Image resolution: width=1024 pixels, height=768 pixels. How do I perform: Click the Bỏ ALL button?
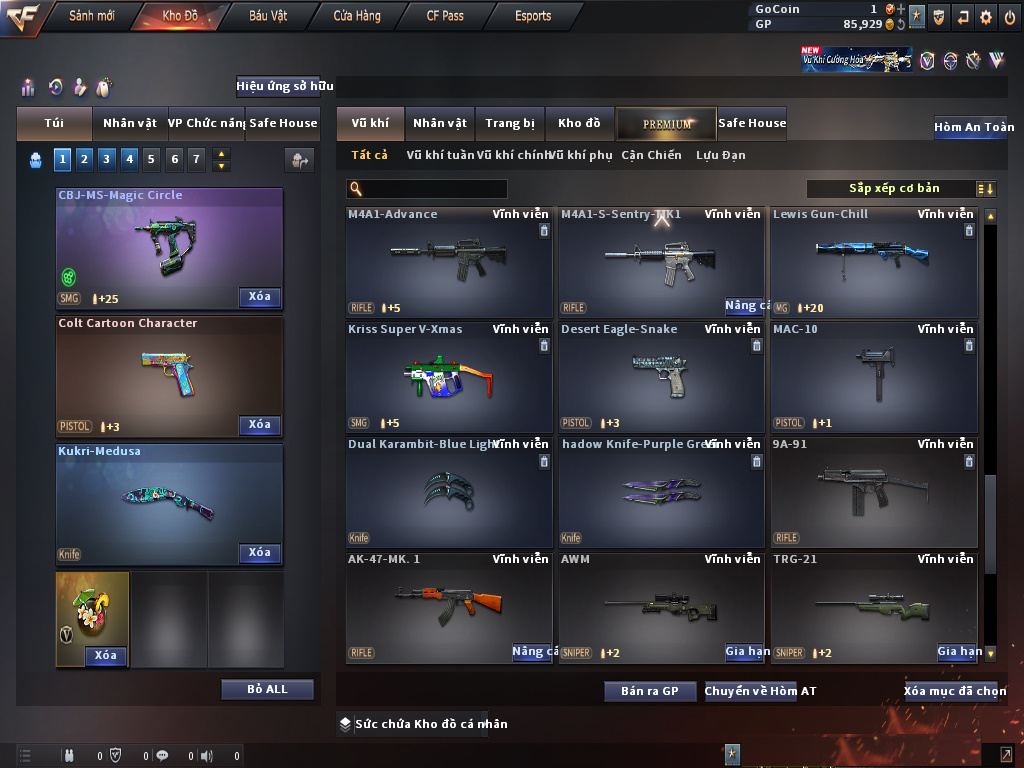(267, 689)
